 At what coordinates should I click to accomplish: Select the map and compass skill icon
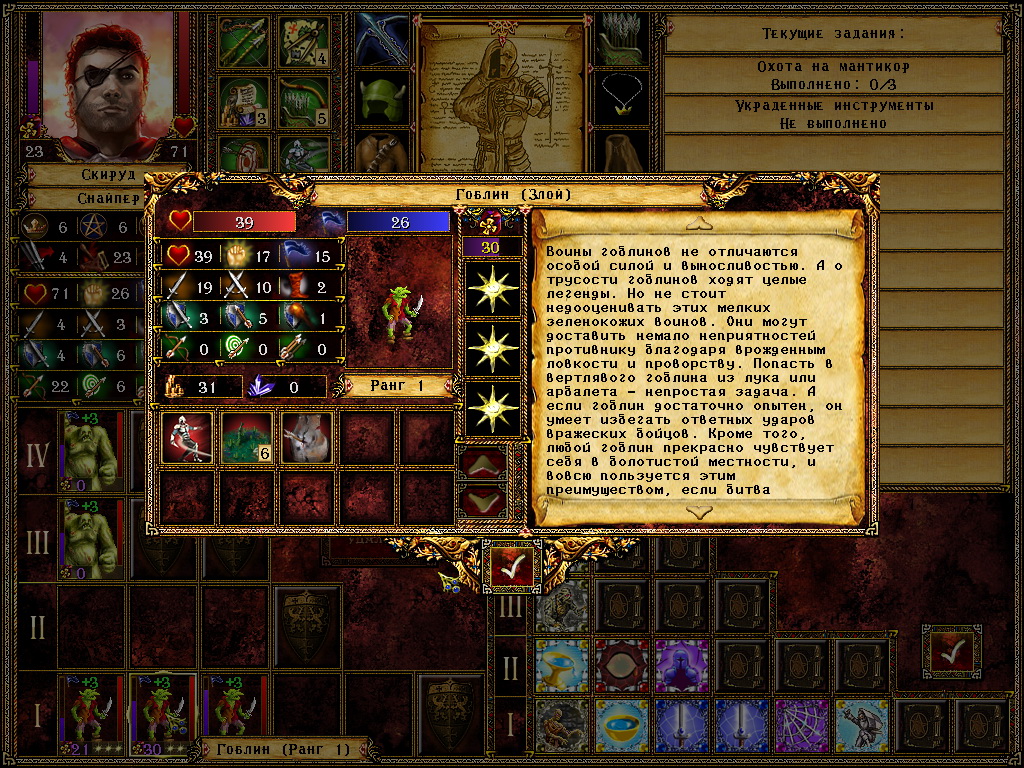pos(303,41)
